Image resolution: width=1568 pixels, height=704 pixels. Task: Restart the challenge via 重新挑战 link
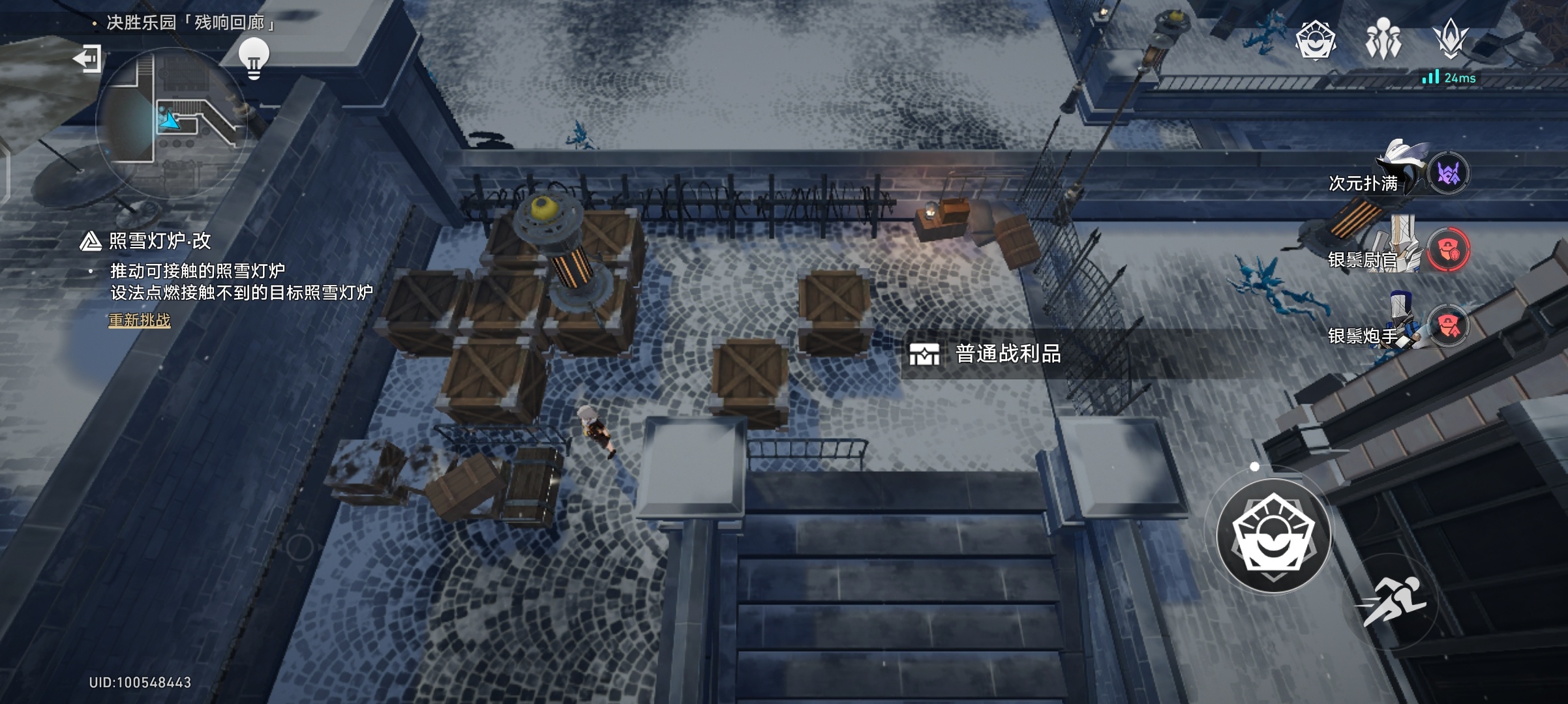140,320
